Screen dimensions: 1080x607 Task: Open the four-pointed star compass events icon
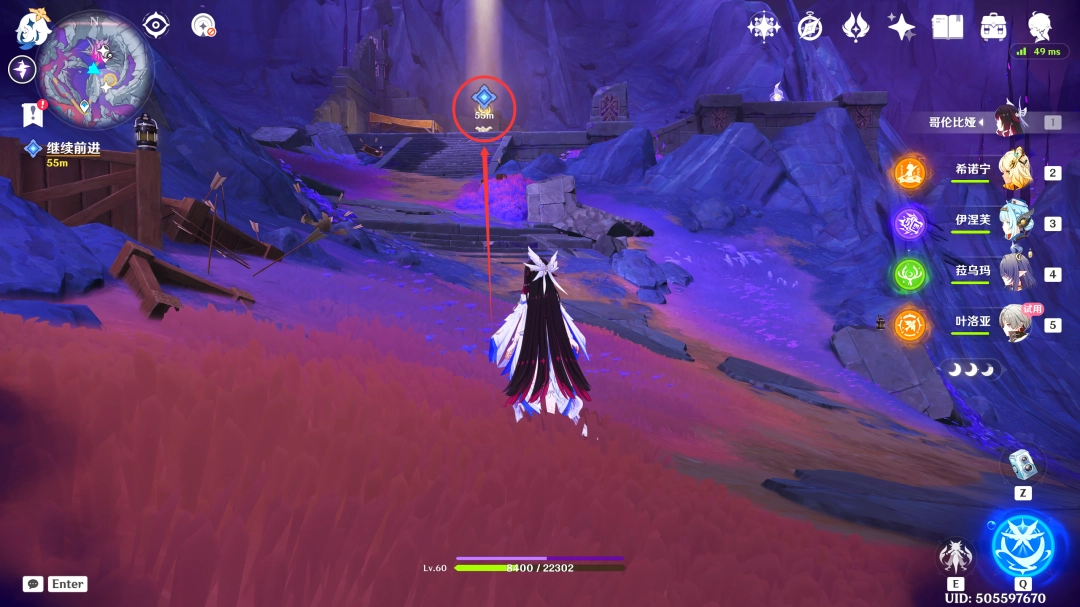click(x=764, y=27)
